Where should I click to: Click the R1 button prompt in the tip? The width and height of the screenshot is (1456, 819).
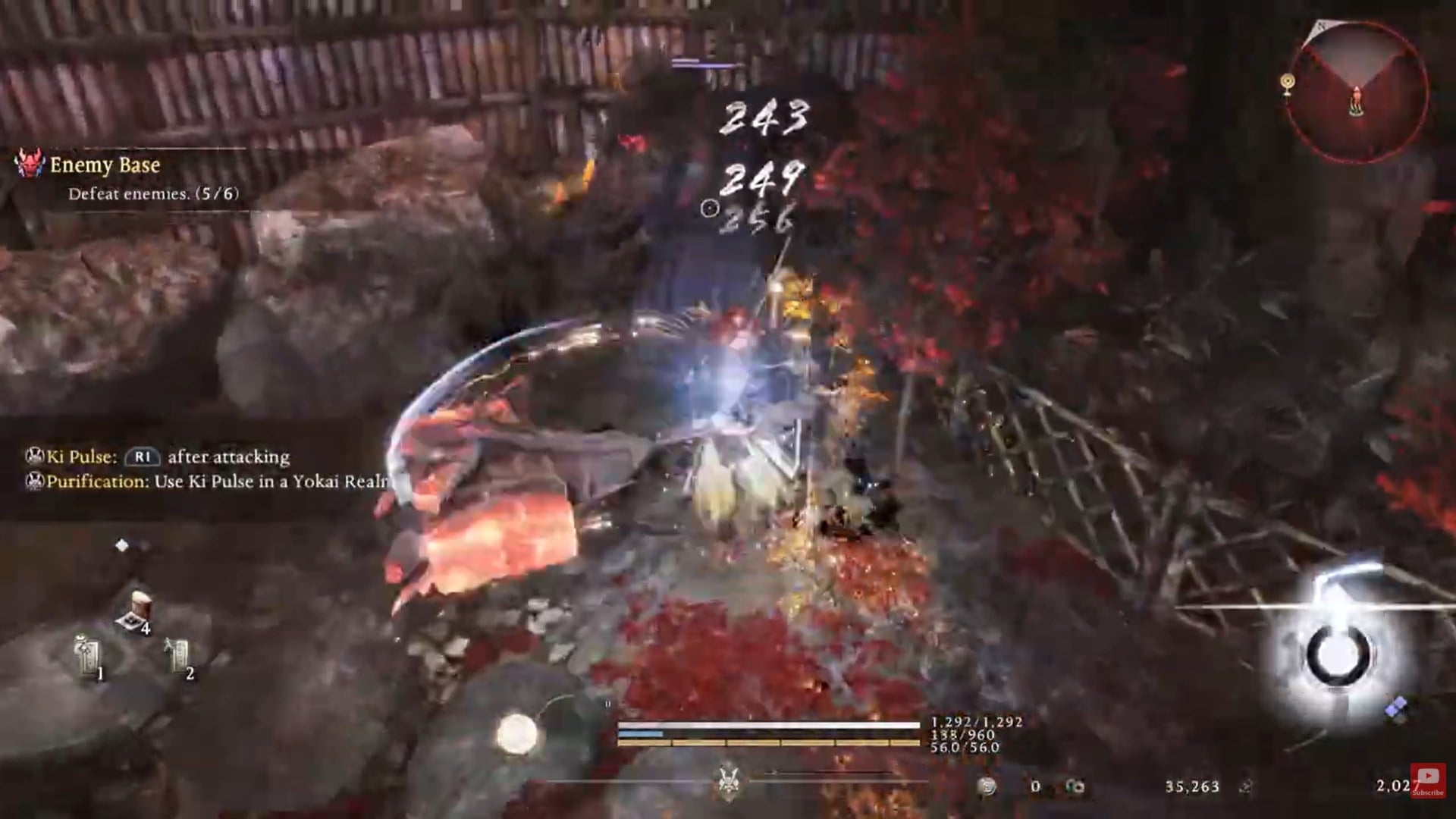[144, 458]
